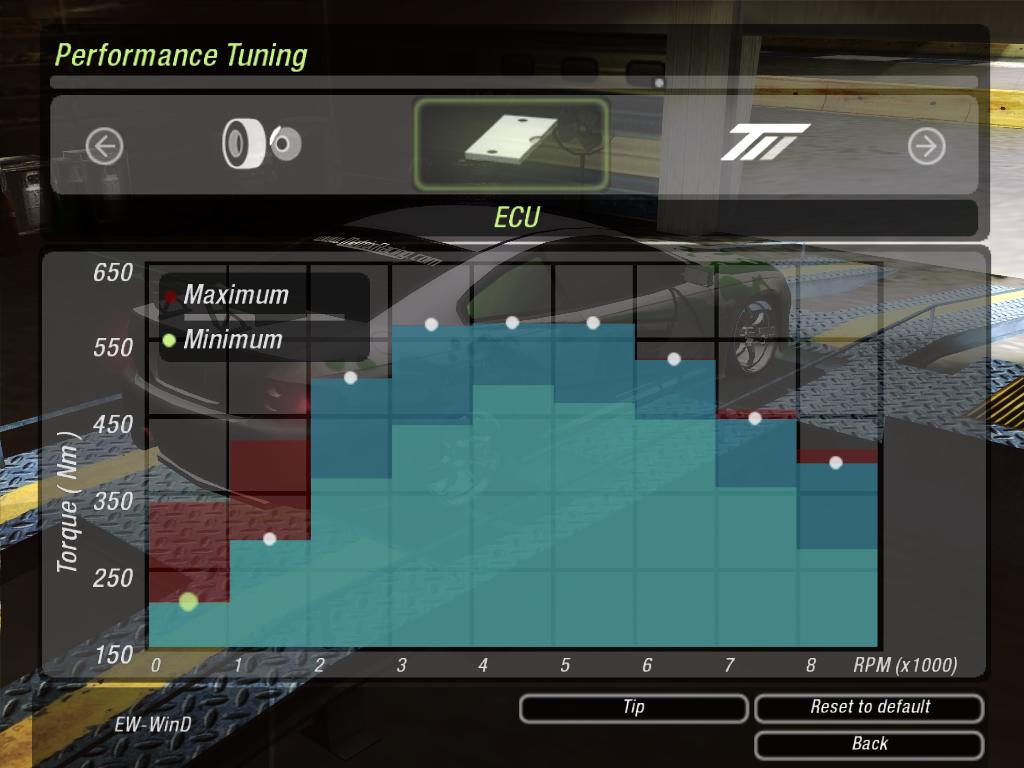Select the right arrow category button
This screenshot has height=768, width=1024.
[926, 147]
